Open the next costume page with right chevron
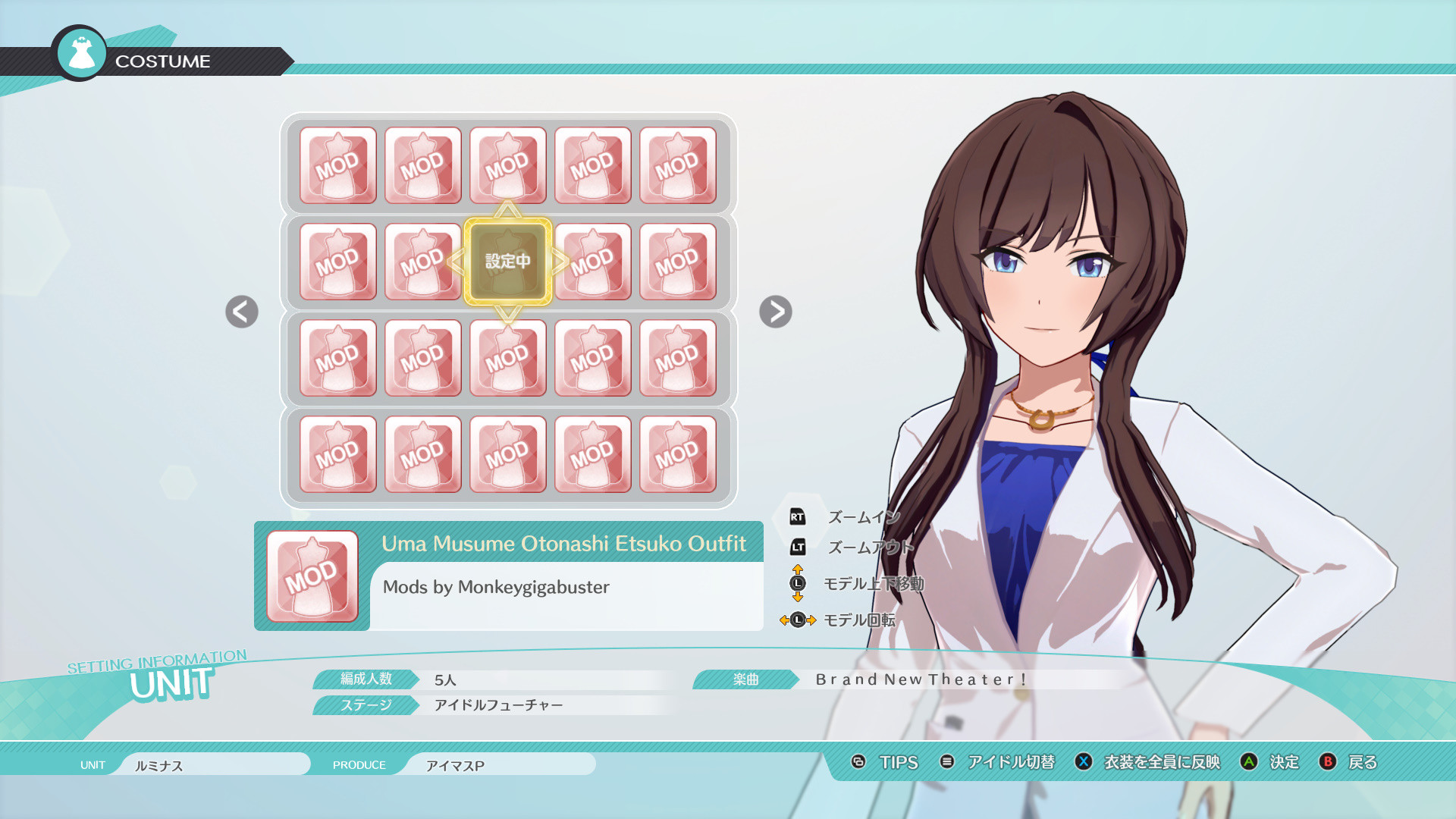The image size is (1456, 819). tap(775, 312)
